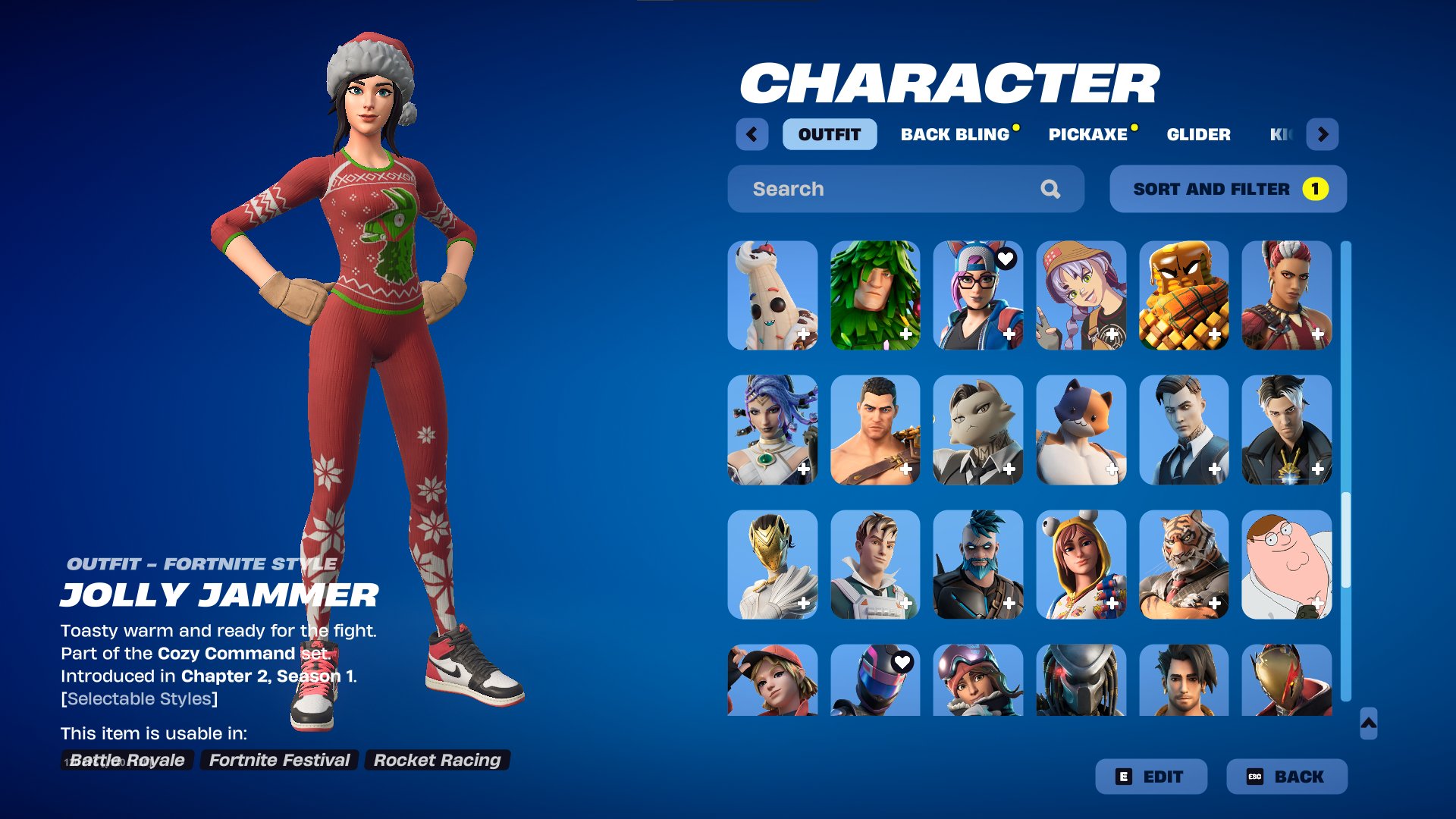Click the magnifying glass search icon
Image resolution: width=1456 pixels, height=819 pixels.
point(1052,189)
